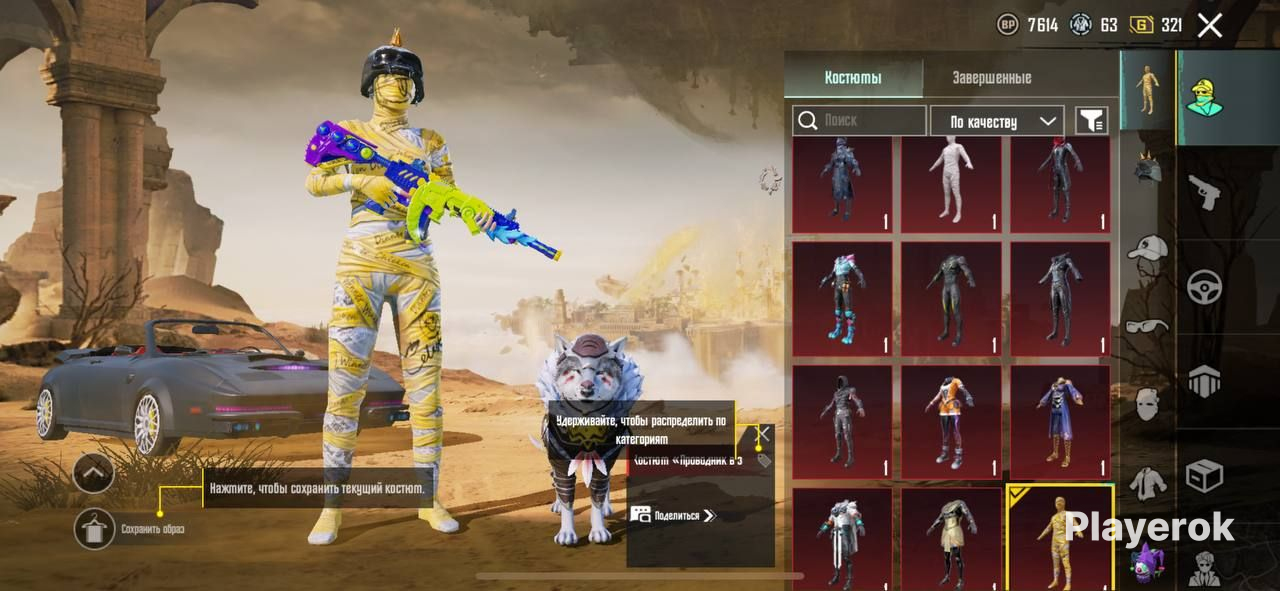Select the white mummy costume
1280x591 pixels.
click(x=950, y=184)
